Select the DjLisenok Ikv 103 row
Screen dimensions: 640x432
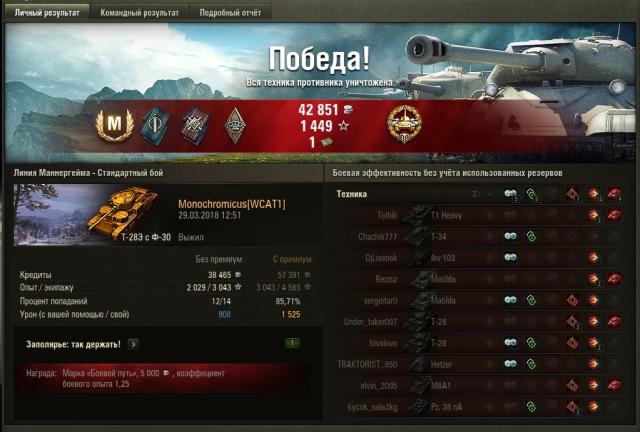tap(480, 258)
